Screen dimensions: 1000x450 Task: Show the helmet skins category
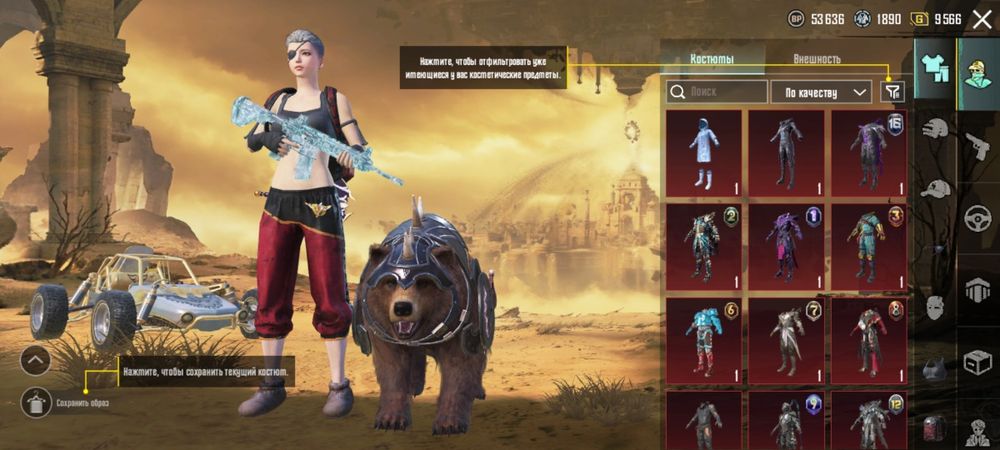click(935, 129)
